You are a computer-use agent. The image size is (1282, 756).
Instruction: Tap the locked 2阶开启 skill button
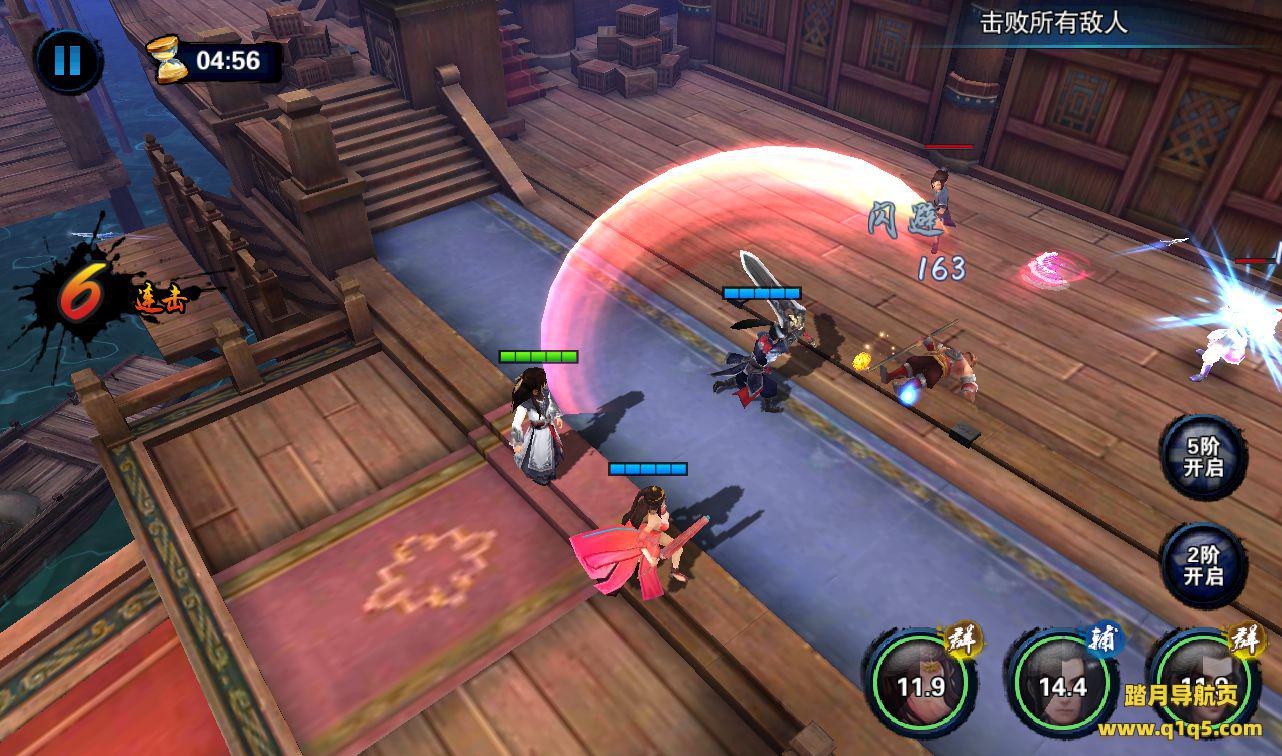click(1203, 566)
